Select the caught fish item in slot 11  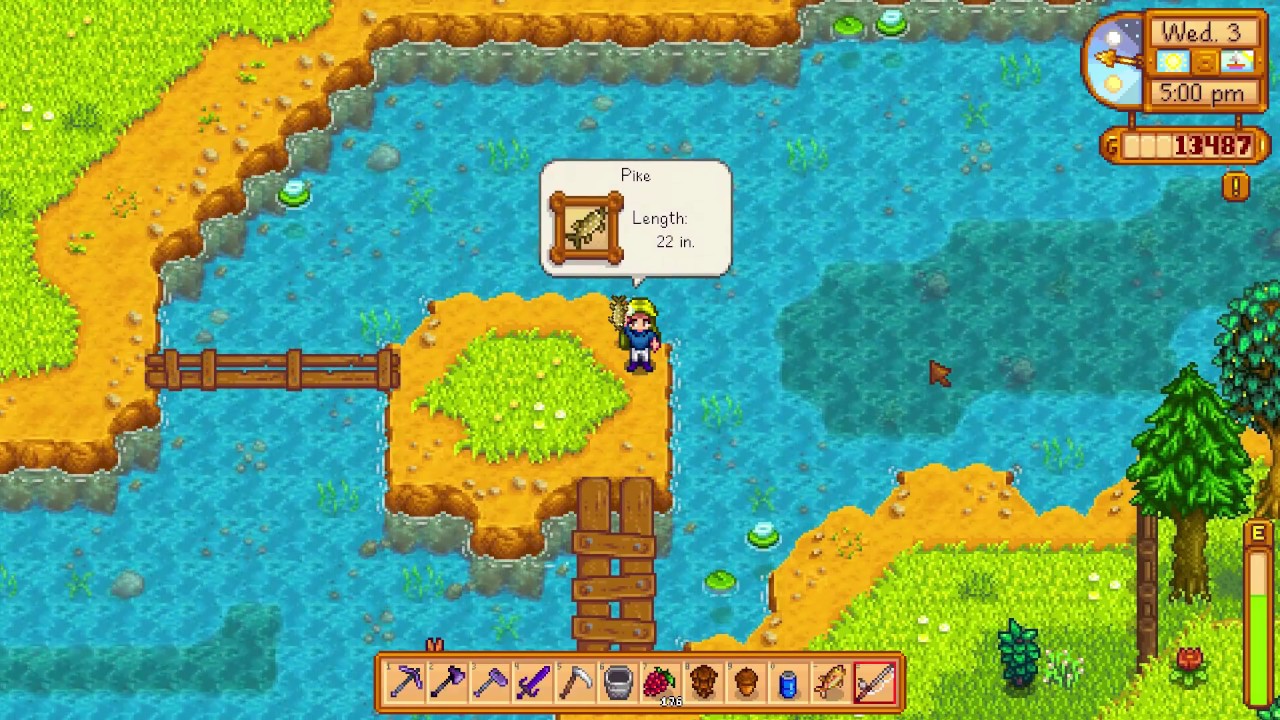[x=832, y=682]
